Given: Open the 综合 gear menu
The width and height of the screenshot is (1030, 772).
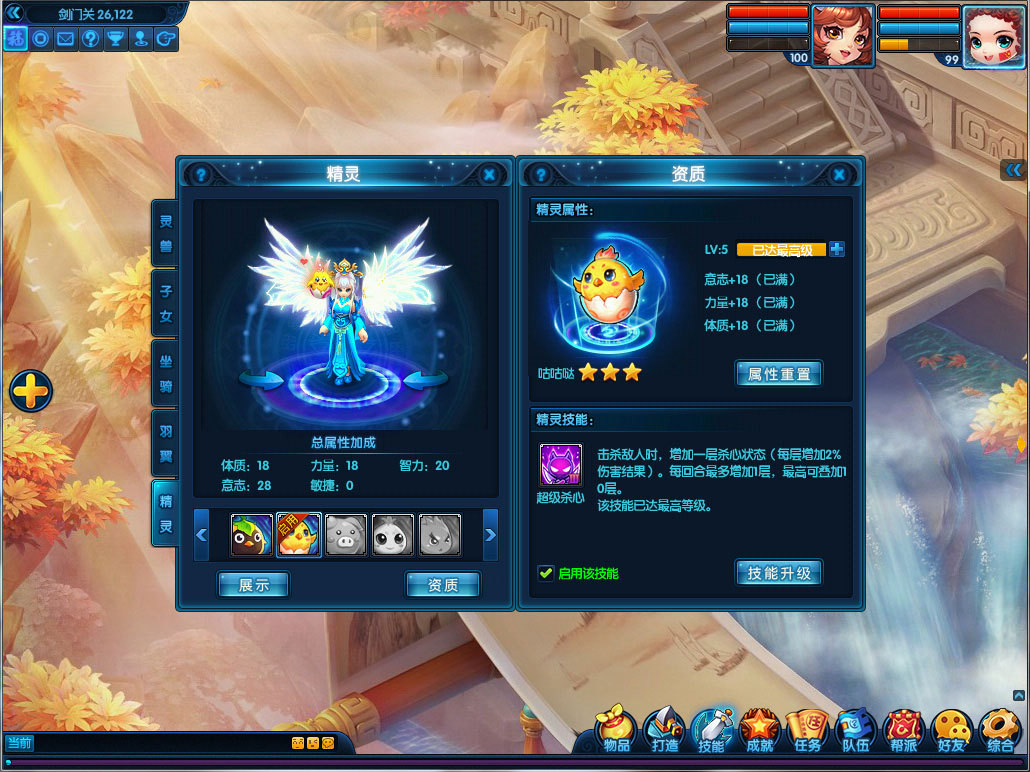Looking at the screenshot, I should [x=999, y=729].
